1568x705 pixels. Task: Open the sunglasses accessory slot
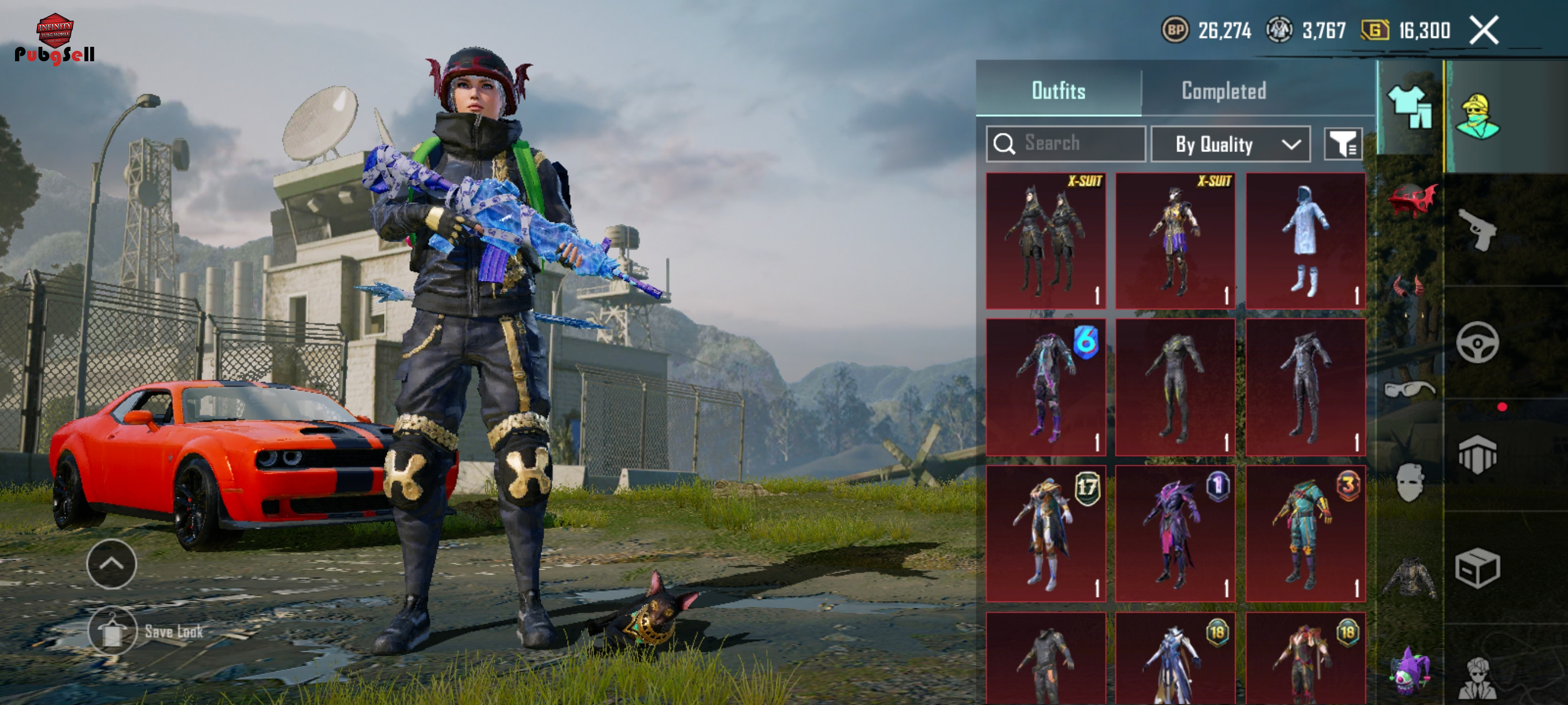point(1409,389)
